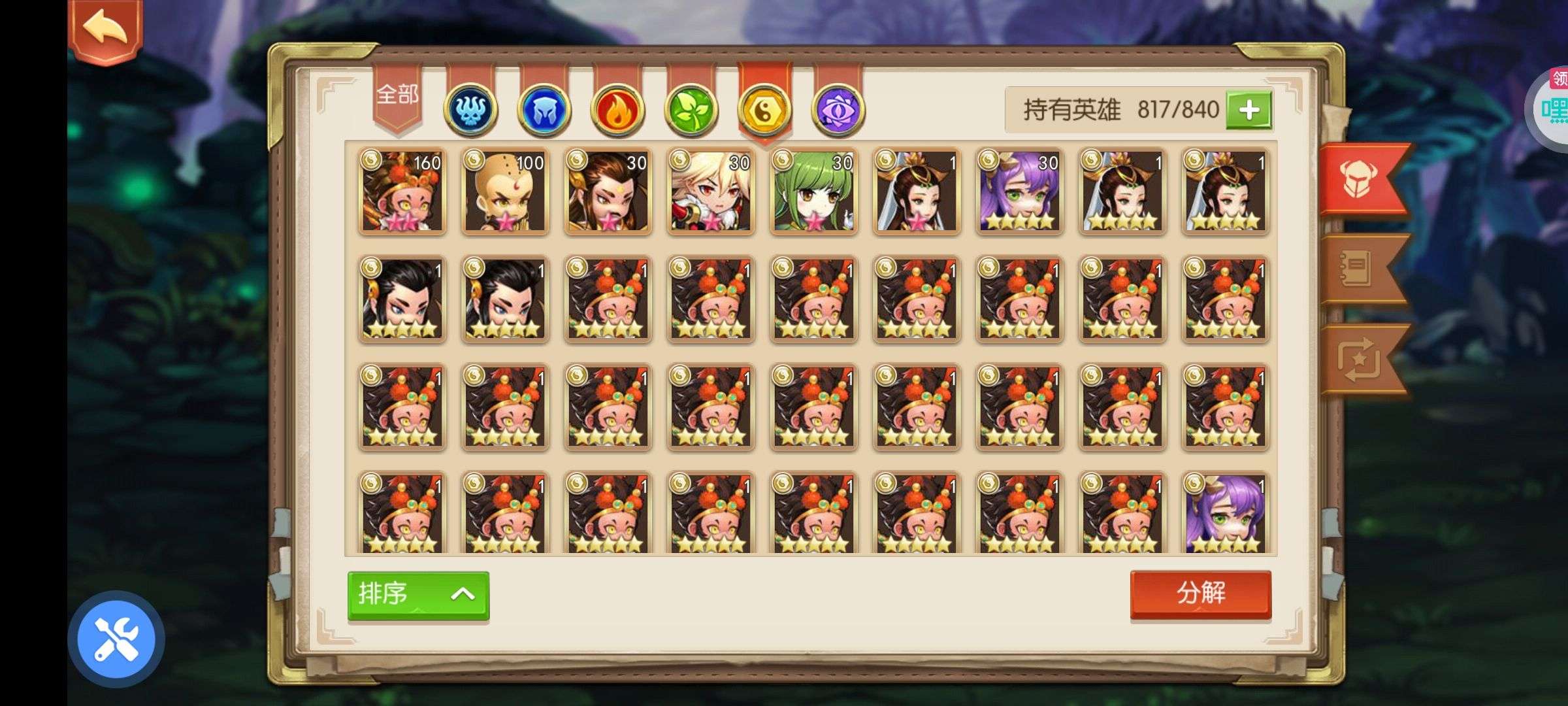This screenshot has height=706, width=1568.
Task: Open the wrench tools floating button
Action: click(116, 639)
